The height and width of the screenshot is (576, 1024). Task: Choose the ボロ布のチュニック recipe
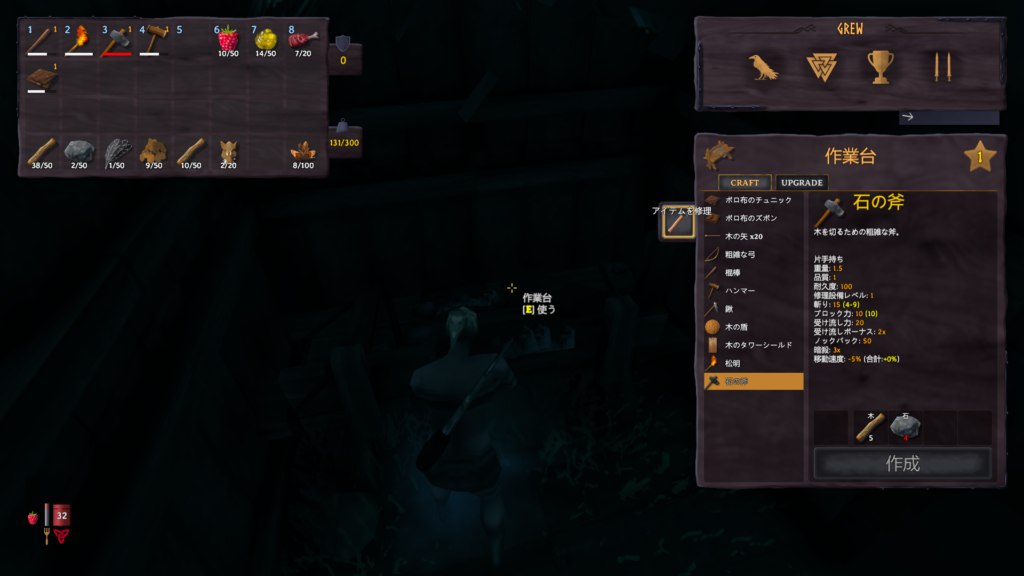click(x=756, y=200)
